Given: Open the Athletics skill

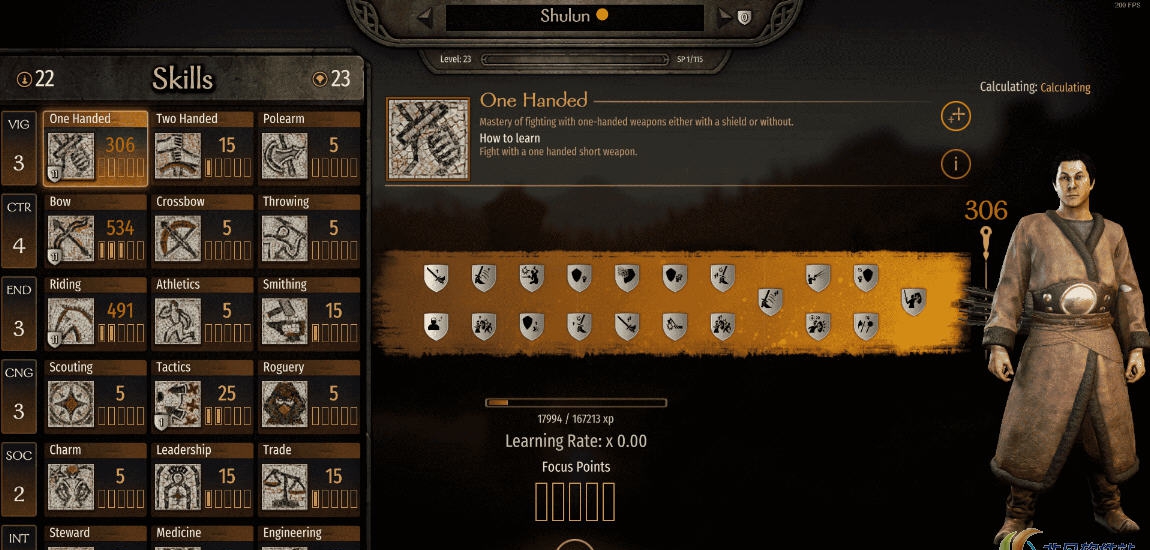Looking at the screenshot, I should 202,314.
